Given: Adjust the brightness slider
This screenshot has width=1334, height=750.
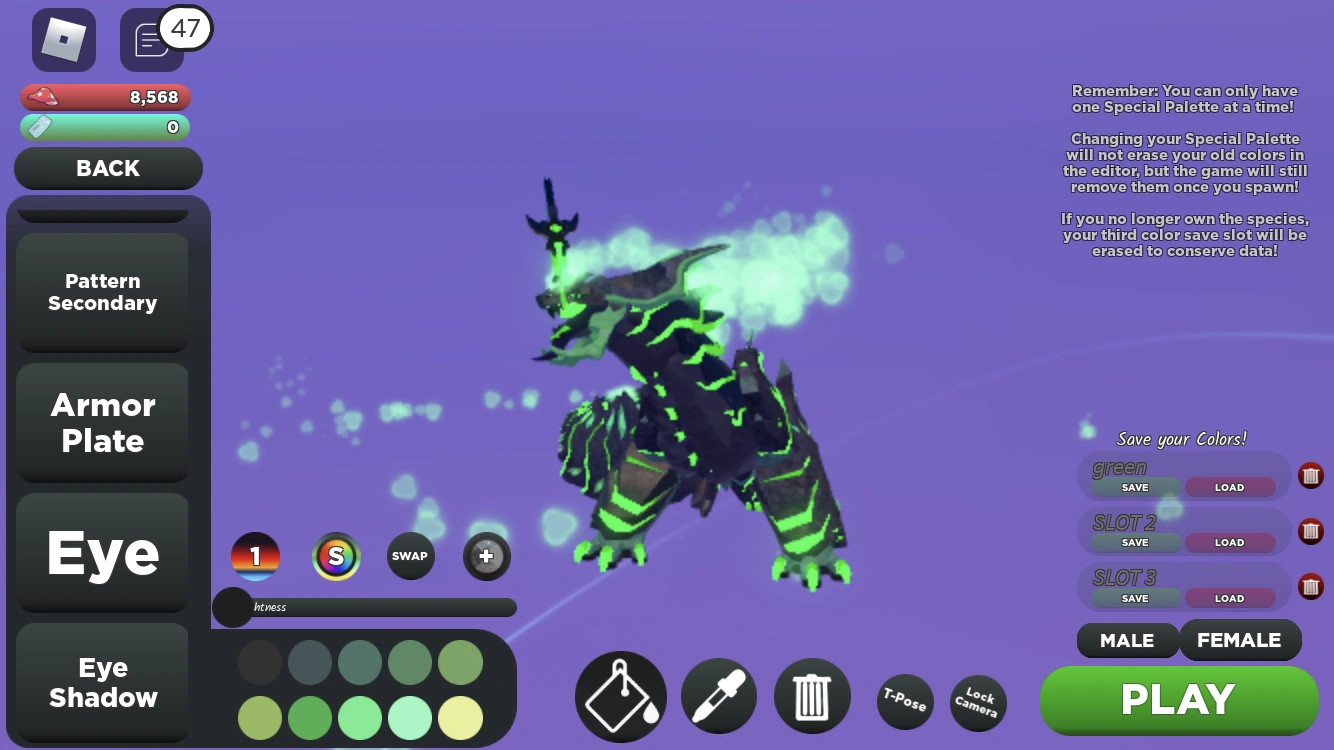Looking at the screenshot, I should click(233, 607).
